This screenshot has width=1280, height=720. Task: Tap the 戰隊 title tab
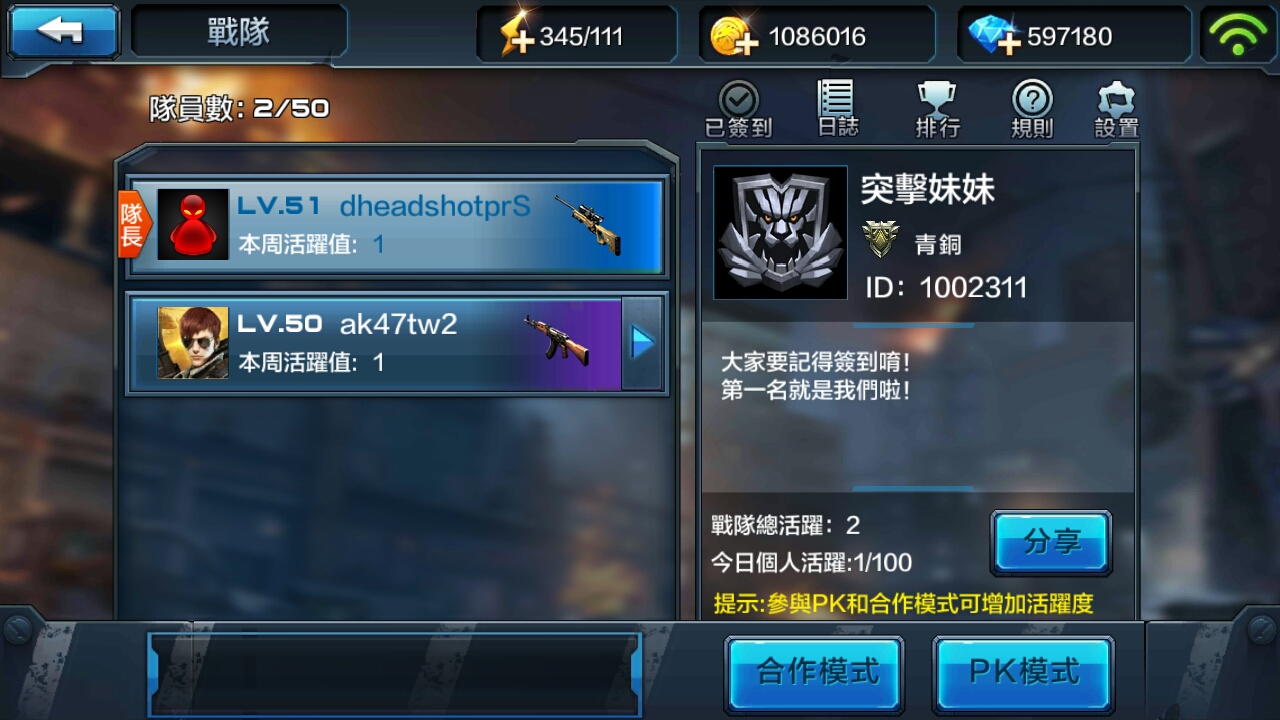[238, 31]
